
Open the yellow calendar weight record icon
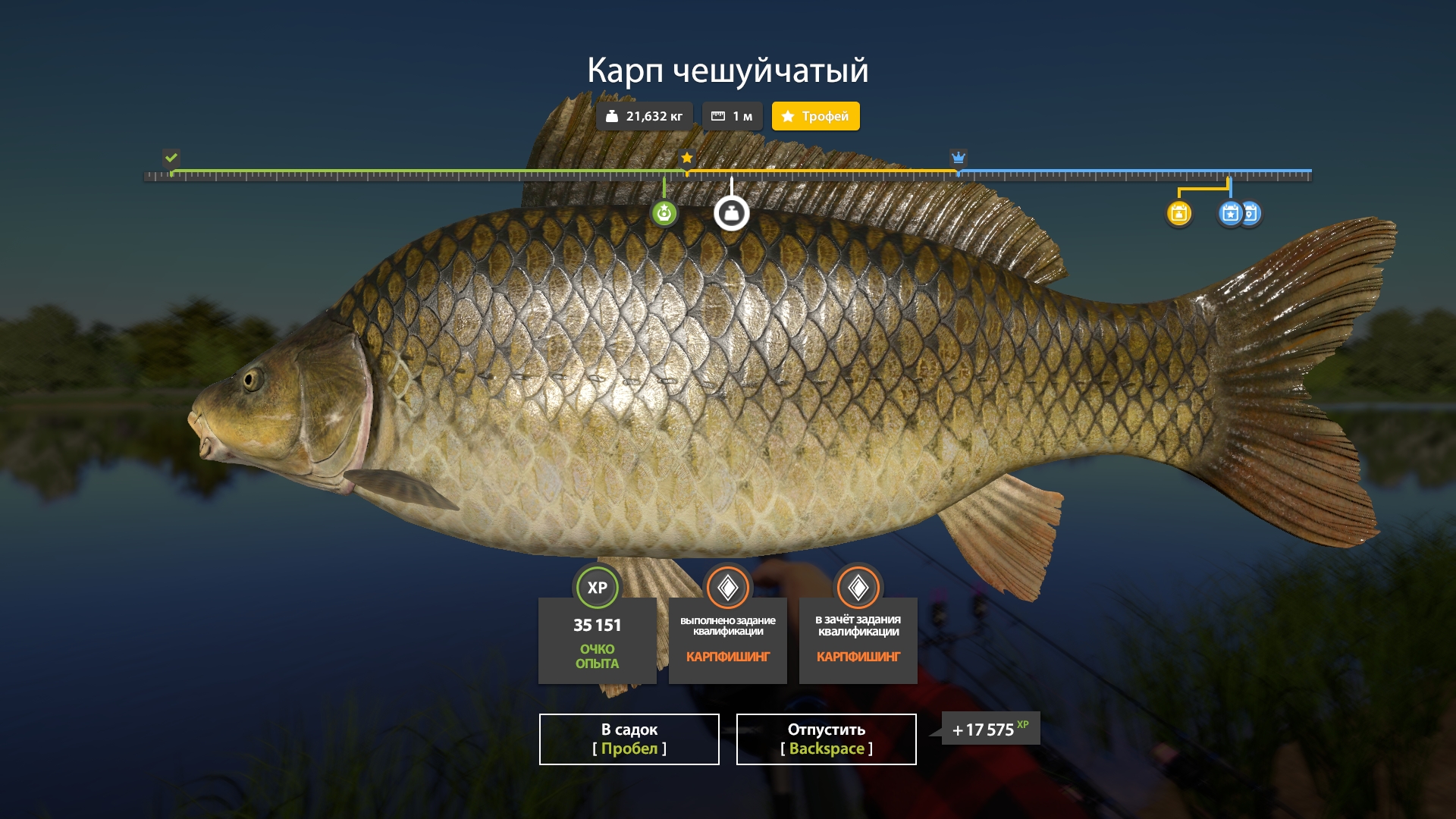click(1178, 215)
